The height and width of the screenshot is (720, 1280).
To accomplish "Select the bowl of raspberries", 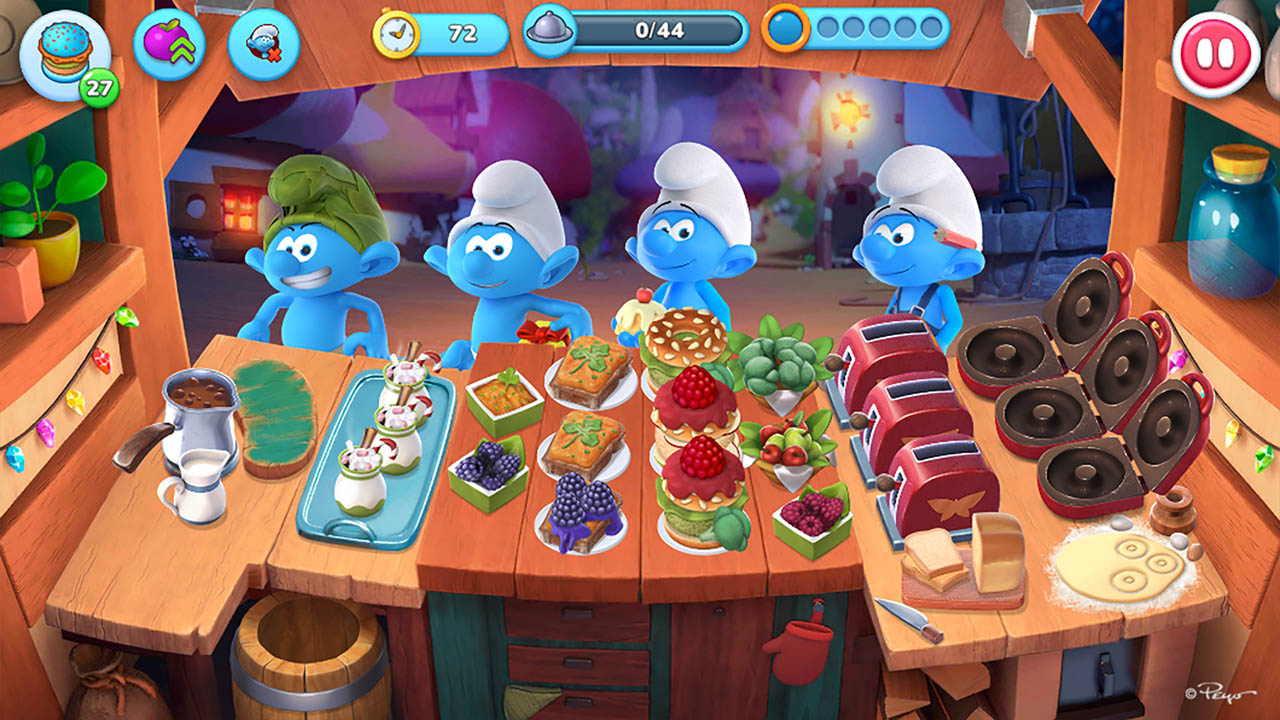I will (812, 517).
